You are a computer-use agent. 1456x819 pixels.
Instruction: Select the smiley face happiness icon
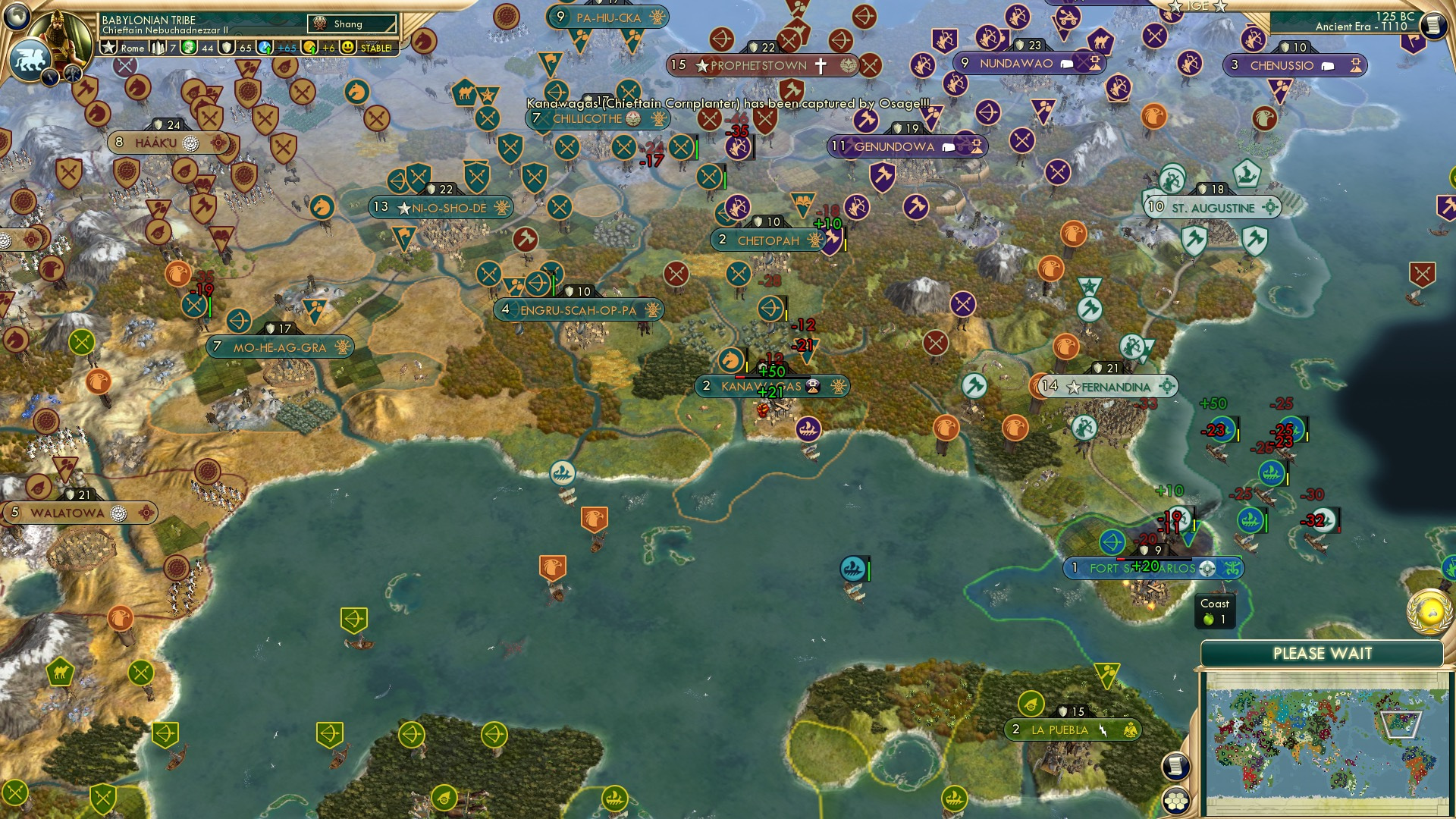tap(347, 49)
